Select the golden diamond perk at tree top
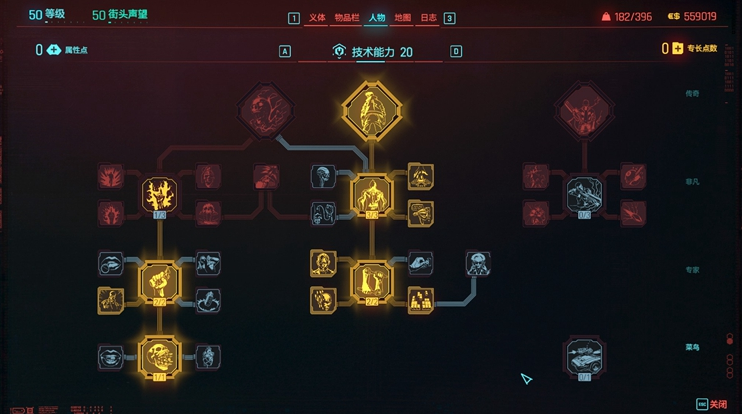 point(370,109)
